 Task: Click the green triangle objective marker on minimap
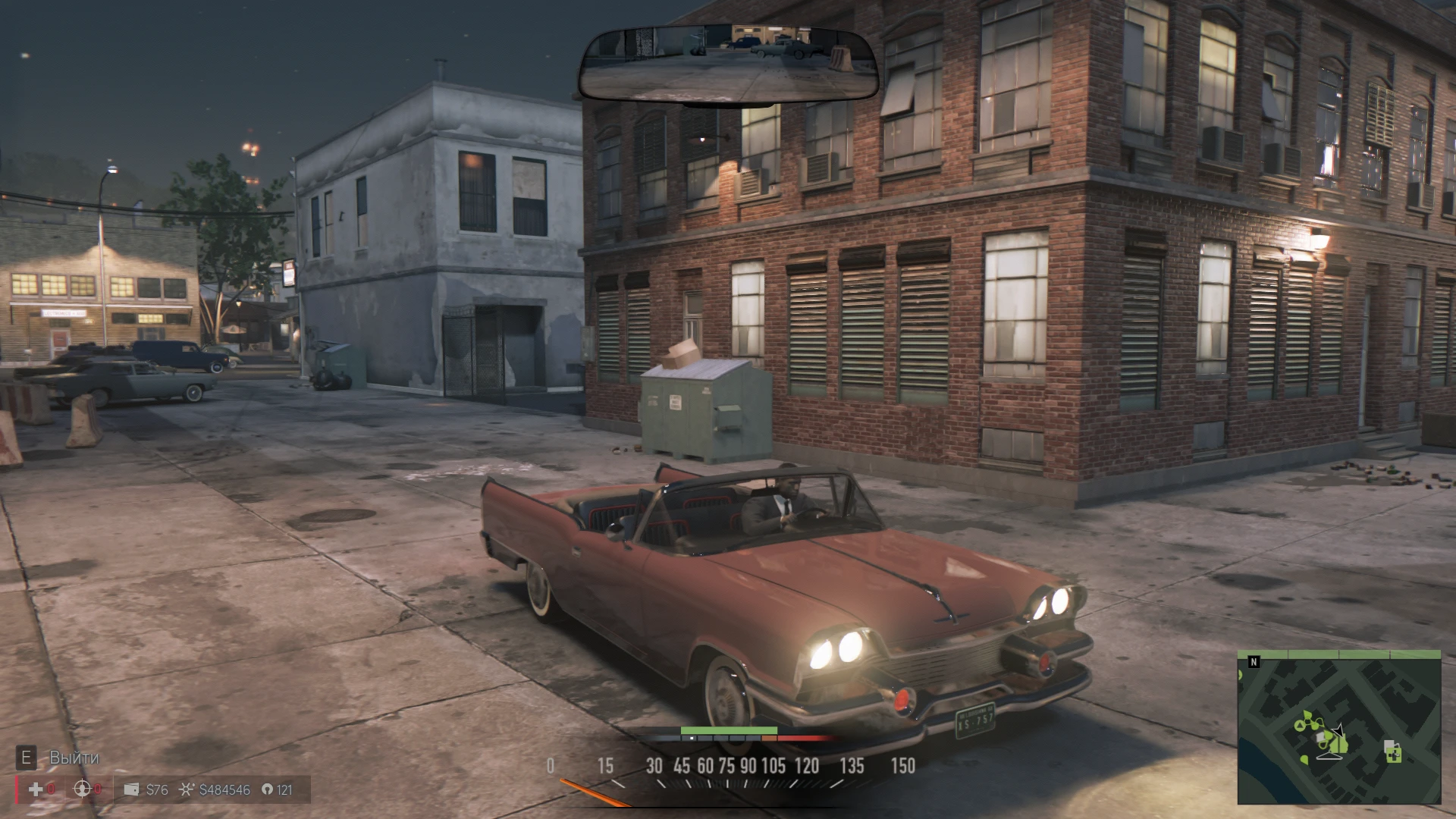1300,726
